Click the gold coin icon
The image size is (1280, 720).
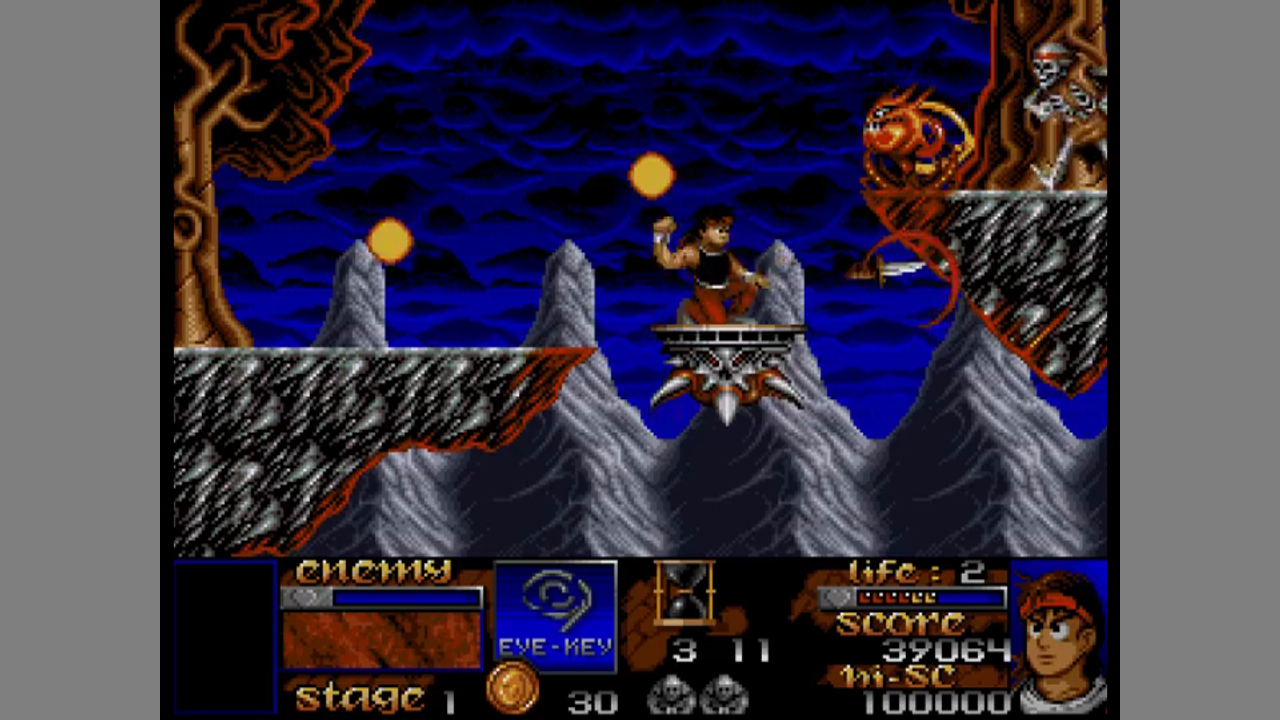point(512,689)
